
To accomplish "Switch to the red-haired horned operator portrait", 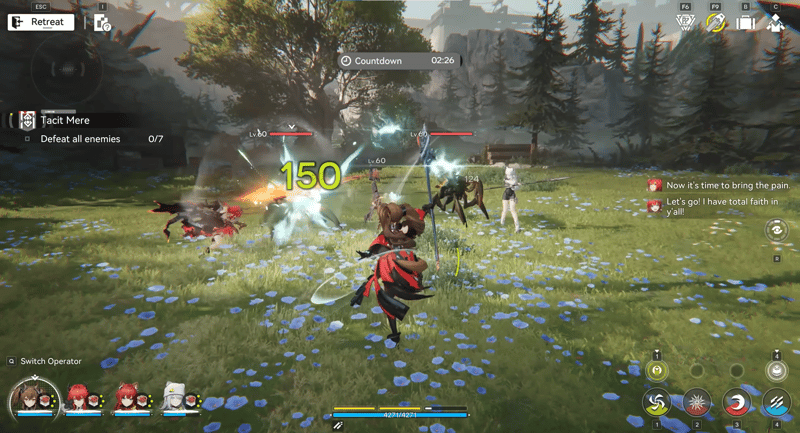I will coord(78,399).
